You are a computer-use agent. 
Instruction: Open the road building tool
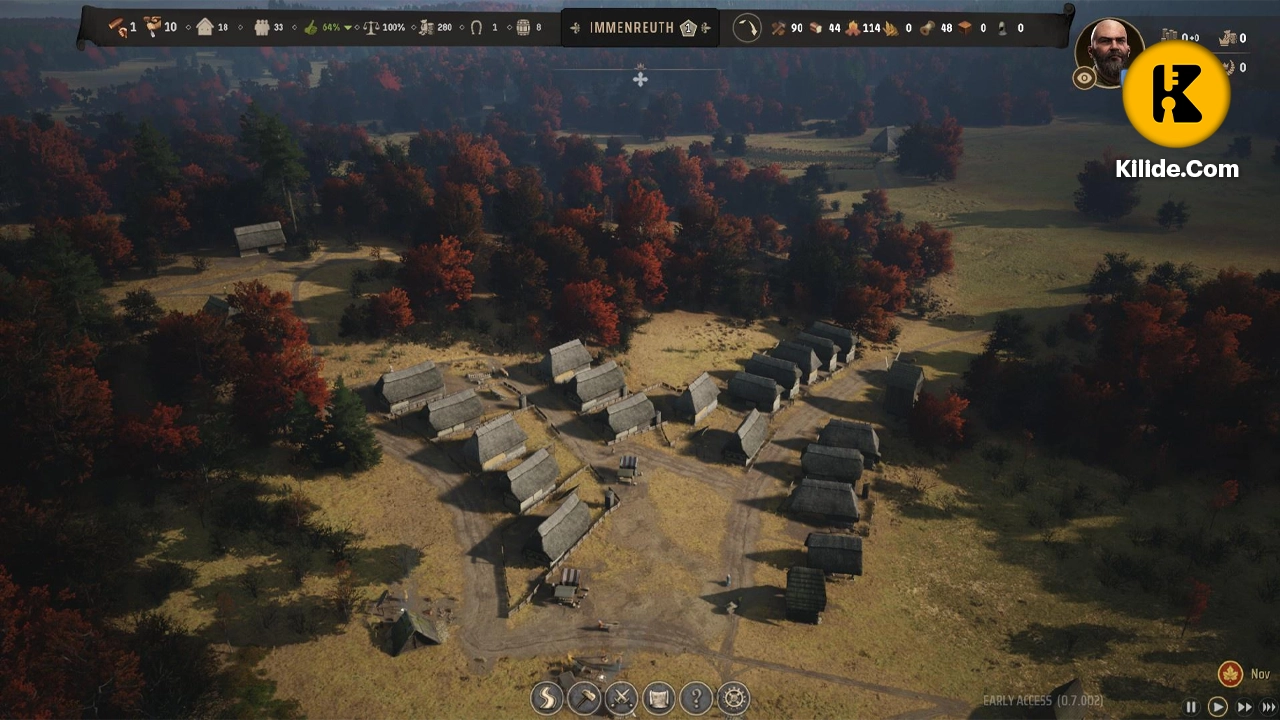point(547,697)
